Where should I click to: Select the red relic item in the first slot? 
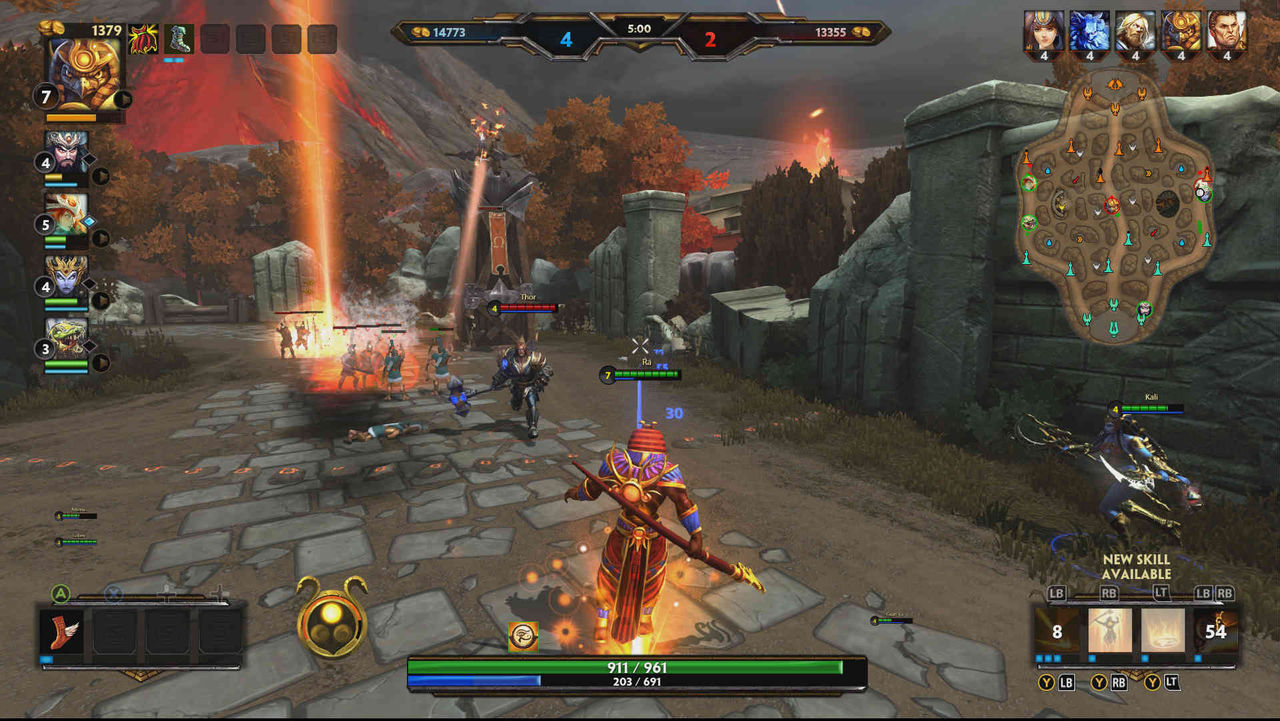(x=141, y=39)
